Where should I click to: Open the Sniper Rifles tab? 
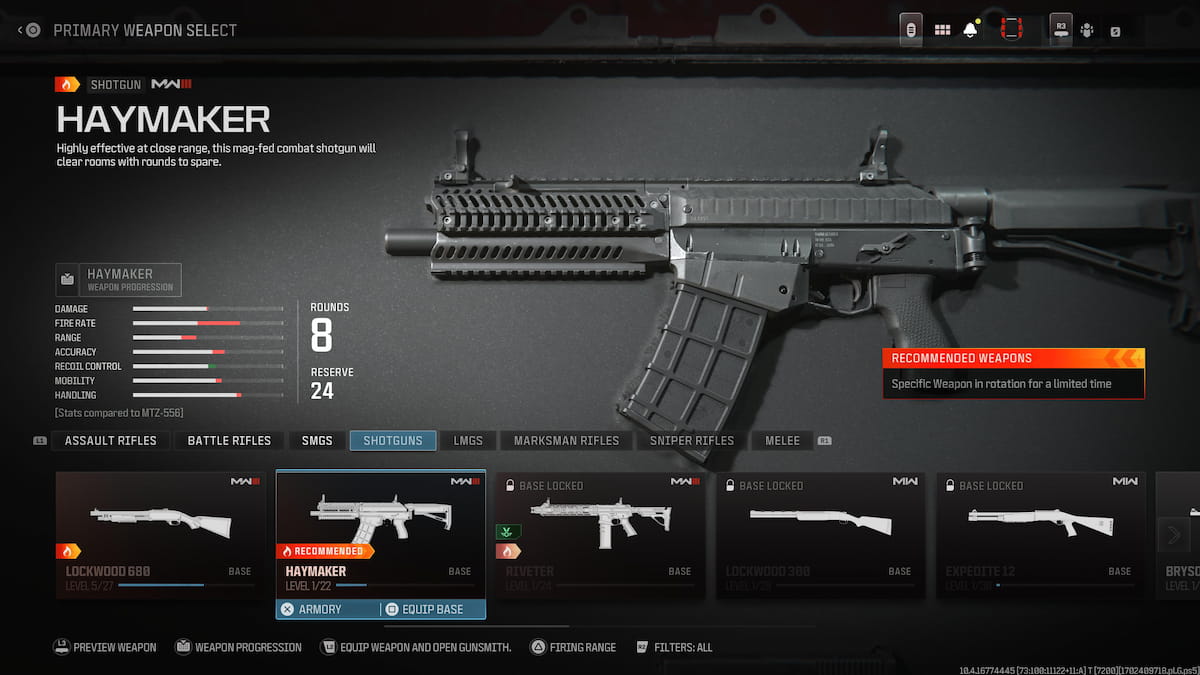[x=691, y=440]
